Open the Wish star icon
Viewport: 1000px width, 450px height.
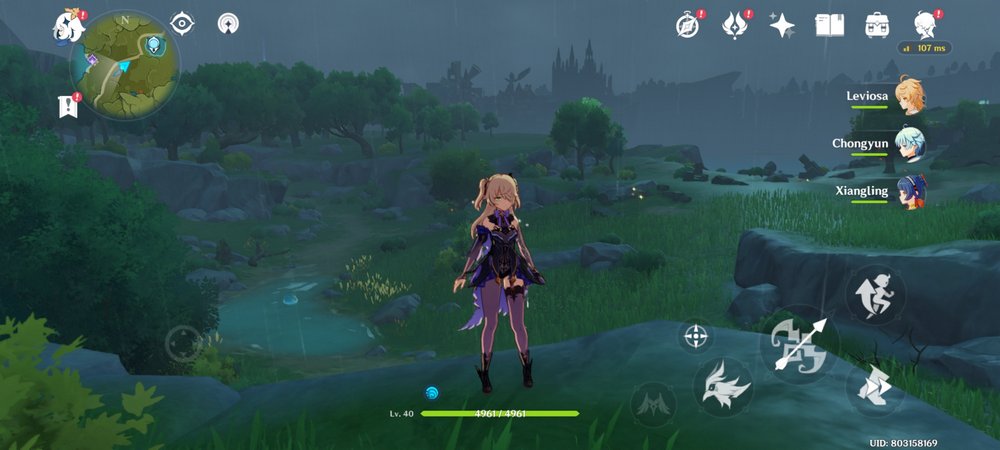point(782,25)
